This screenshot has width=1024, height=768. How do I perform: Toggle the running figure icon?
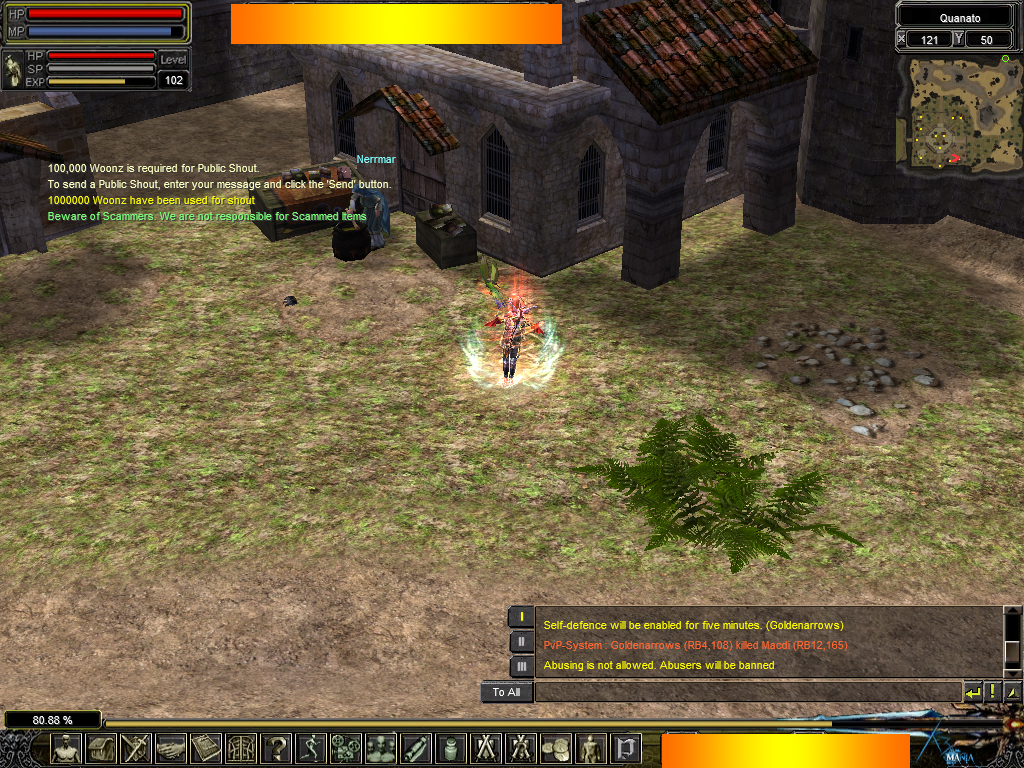pos(311,748)
